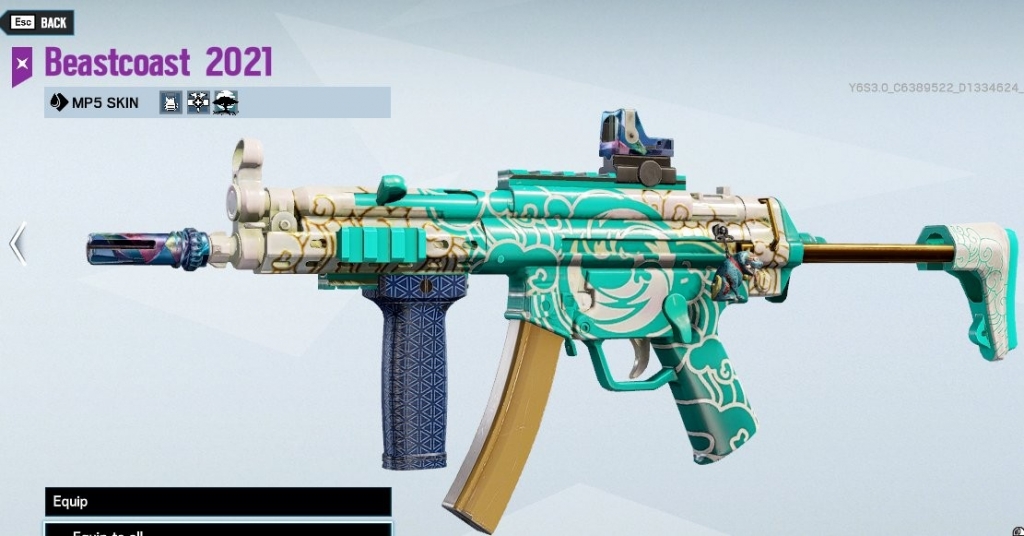Select the Doc medical-cross operator icon
This screenshot has width=1024, height=536.
[198, 102]
